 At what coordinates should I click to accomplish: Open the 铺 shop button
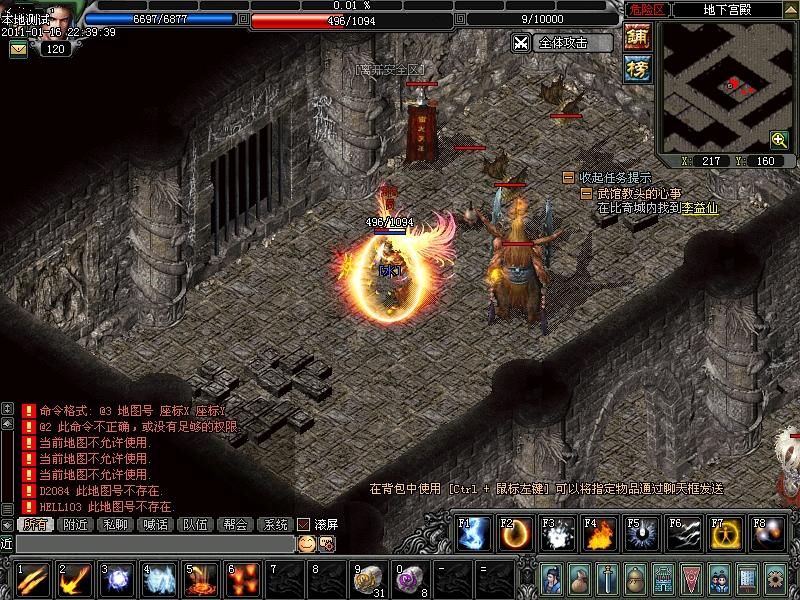click(637, 37)
